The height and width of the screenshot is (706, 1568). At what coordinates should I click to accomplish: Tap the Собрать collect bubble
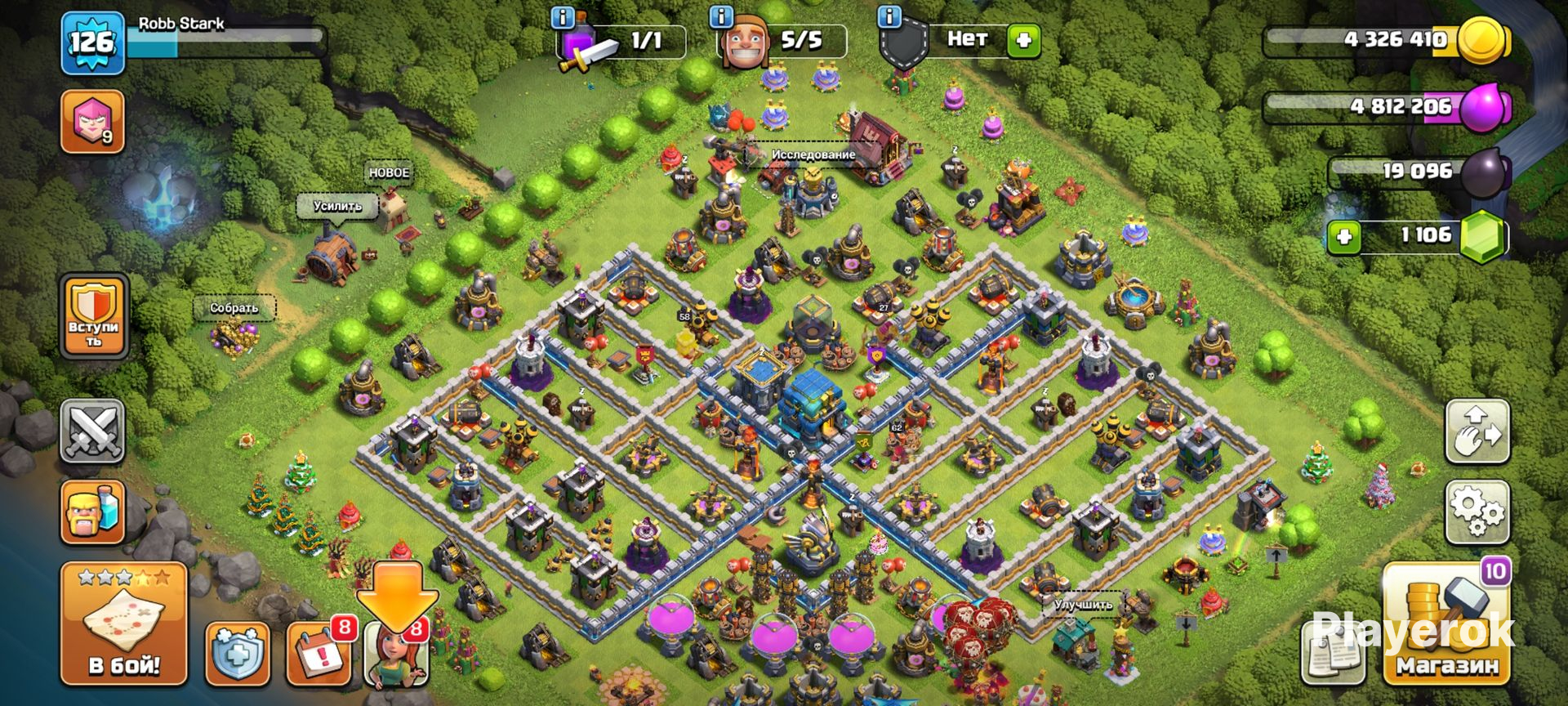[x=234, y=308]
